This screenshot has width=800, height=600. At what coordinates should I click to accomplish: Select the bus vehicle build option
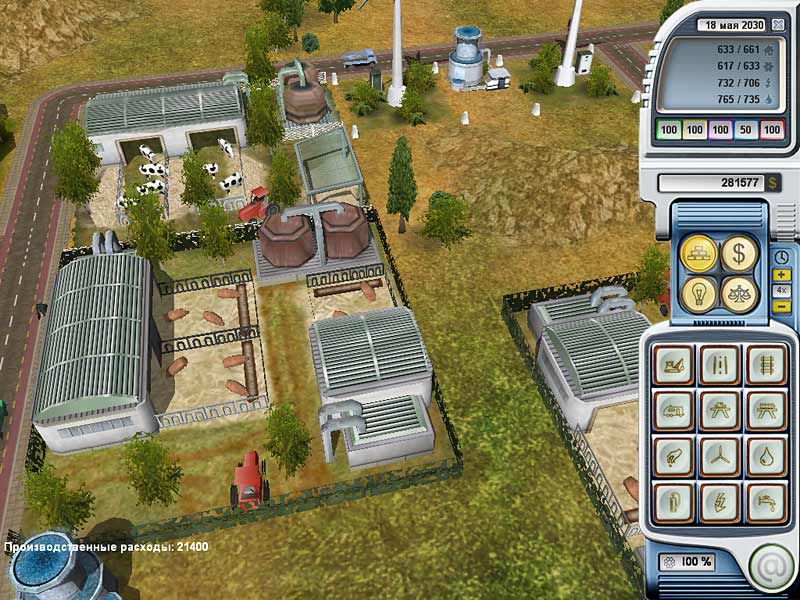coord(674,410)
